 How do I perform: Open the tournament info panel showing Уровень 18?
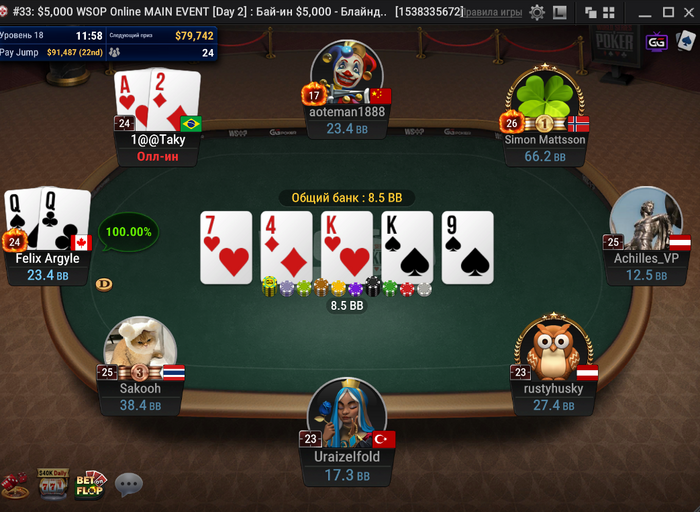coord(109,43)
